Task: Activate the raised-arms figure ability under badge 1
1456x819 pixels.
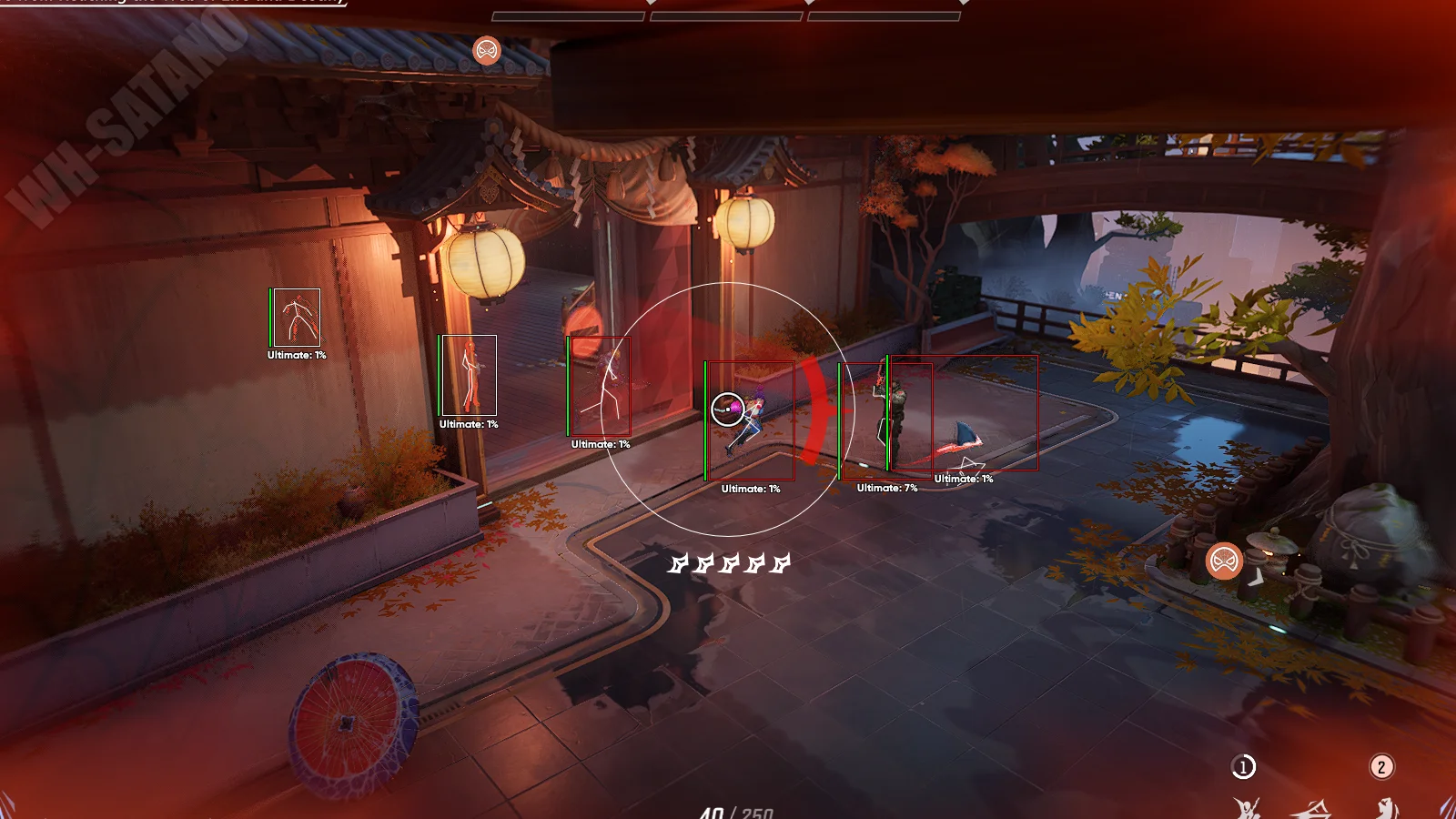Action: tap(1246, 808)
